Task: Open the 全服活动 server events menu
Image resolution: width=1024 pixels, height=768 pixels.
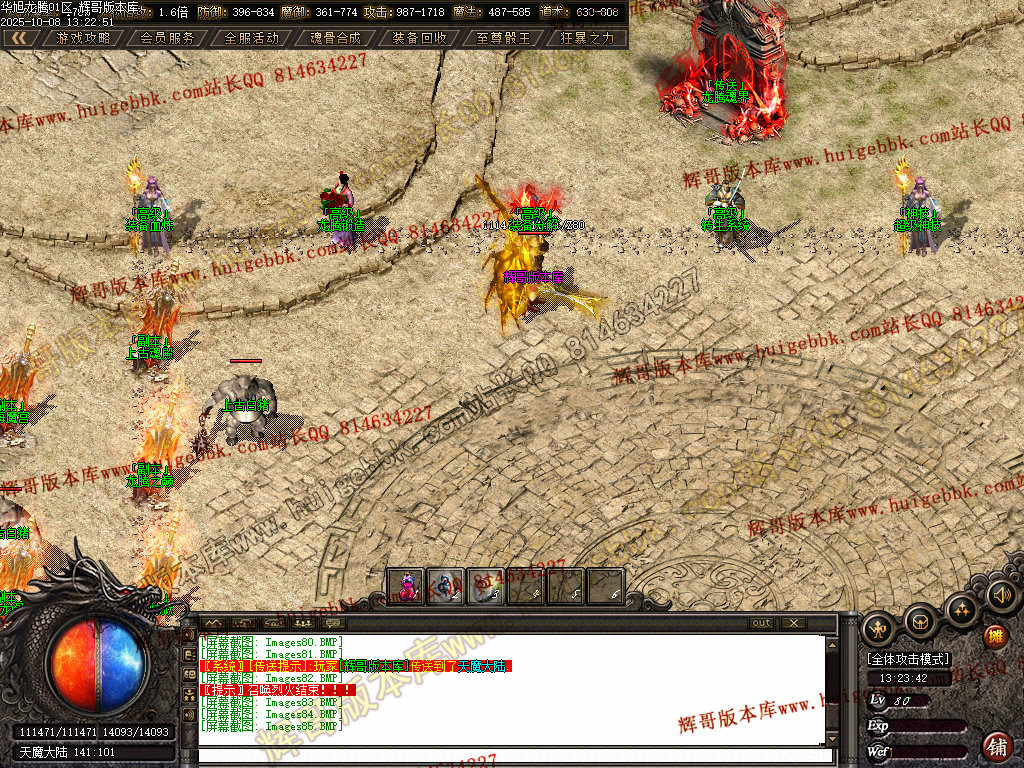Action: [251, 38]
